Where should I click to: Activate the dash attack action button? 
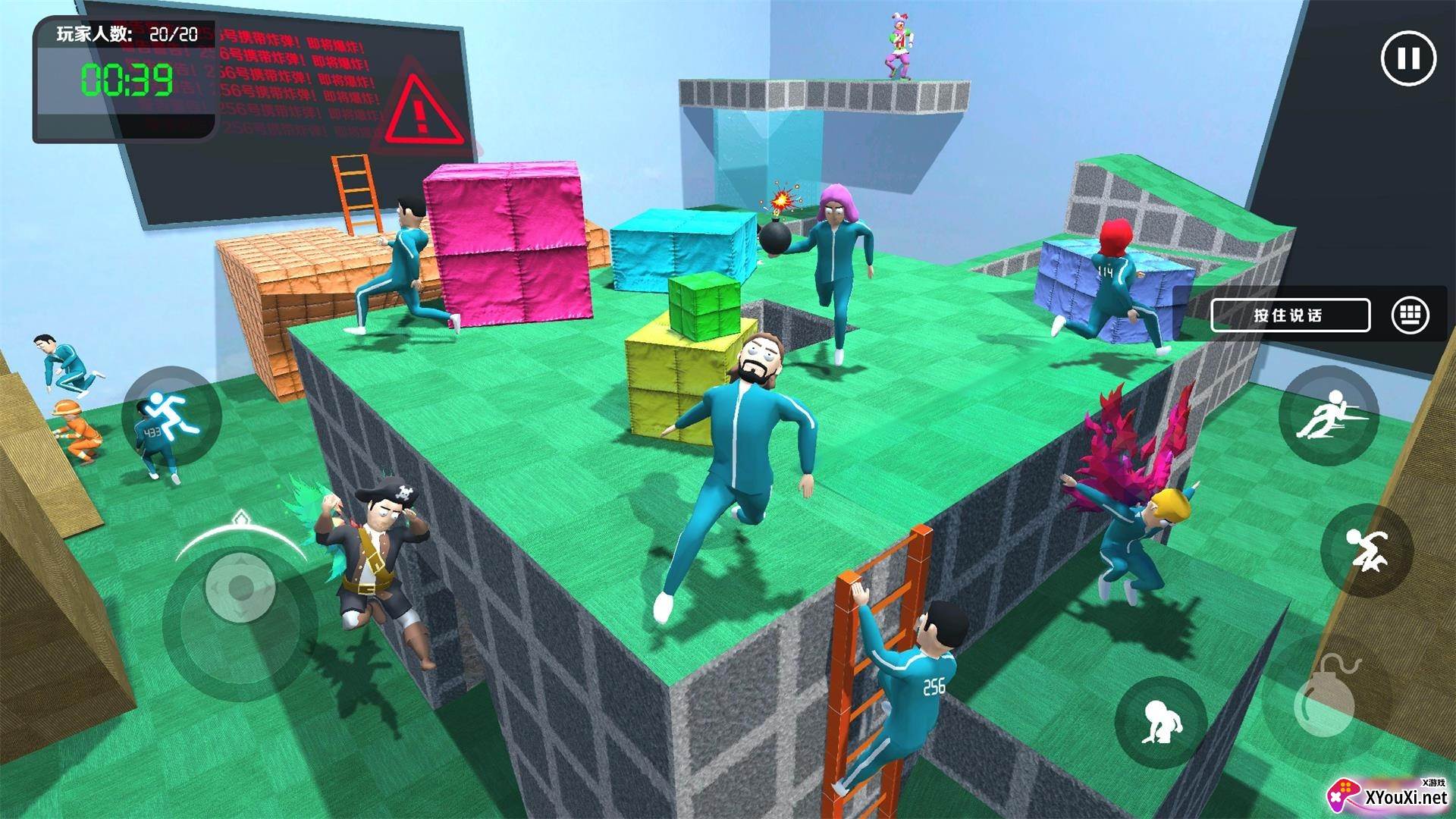1328,415
